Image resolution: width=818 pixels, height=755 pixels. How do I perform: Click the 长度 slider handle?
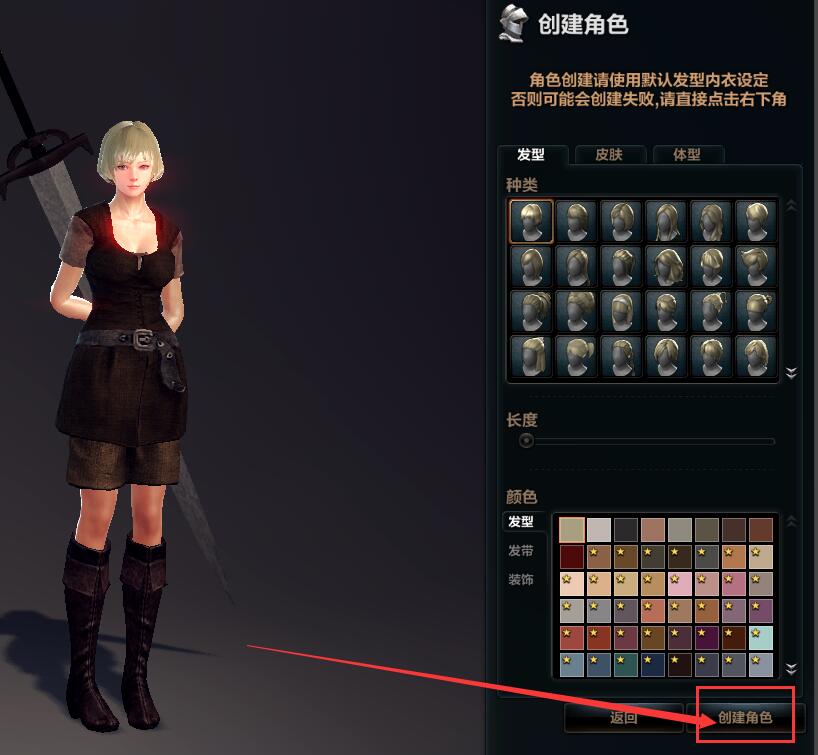pos(526,441)
